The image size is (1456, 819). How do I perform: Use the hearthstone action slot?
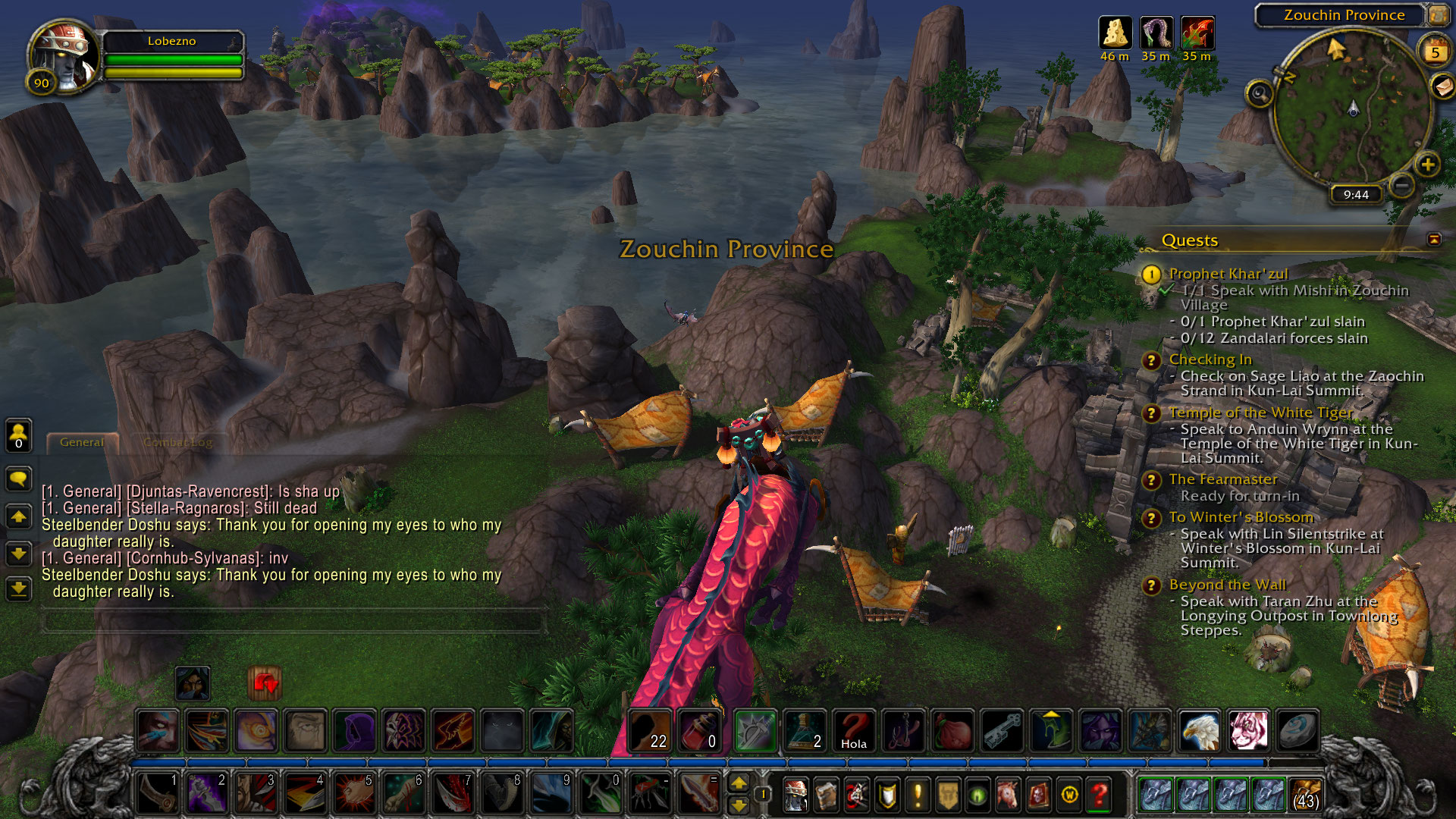(1297, 730)
